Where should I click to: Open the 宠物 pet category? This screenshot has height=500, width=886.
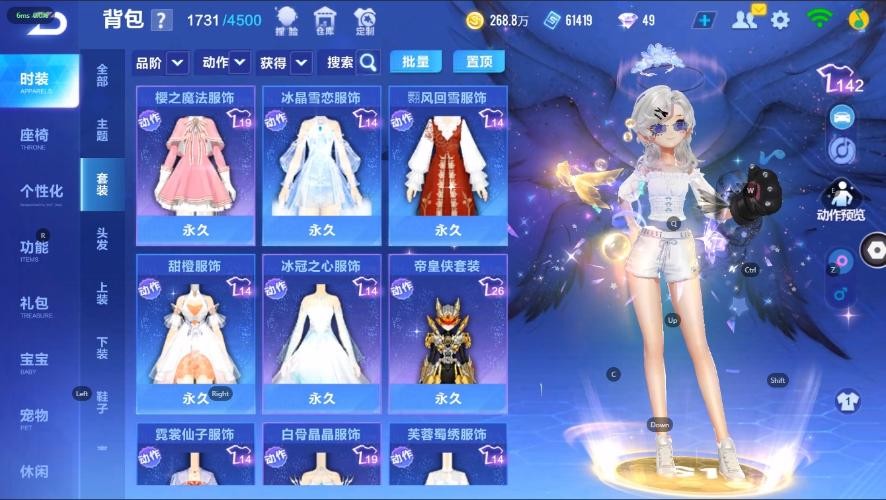pos(38,416)
